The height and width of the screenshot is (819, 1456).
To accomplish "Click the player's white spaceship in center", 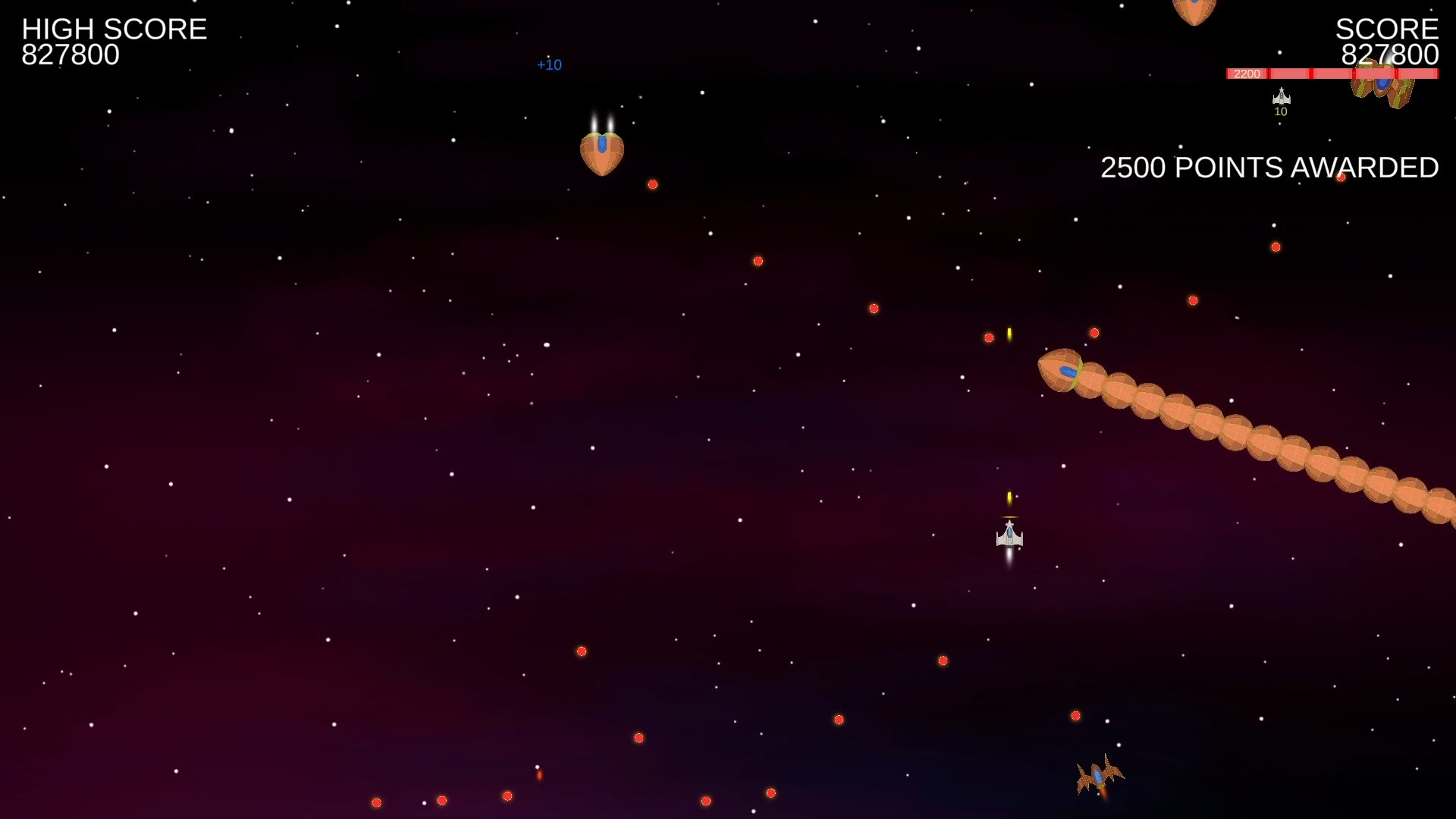I will (x=1010, y=536).
